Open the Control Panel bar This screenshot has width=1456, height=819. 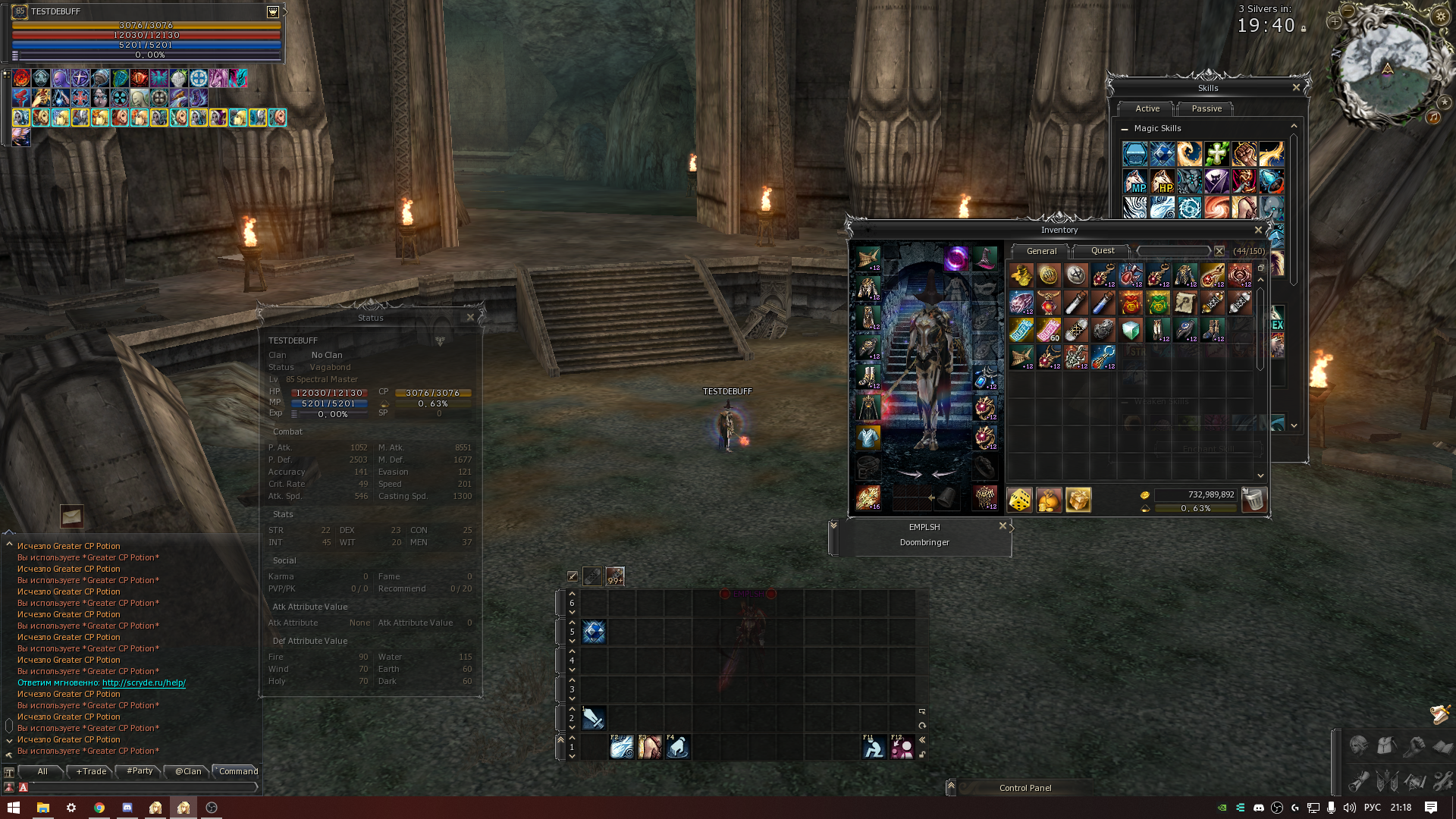coord(1025,788)
